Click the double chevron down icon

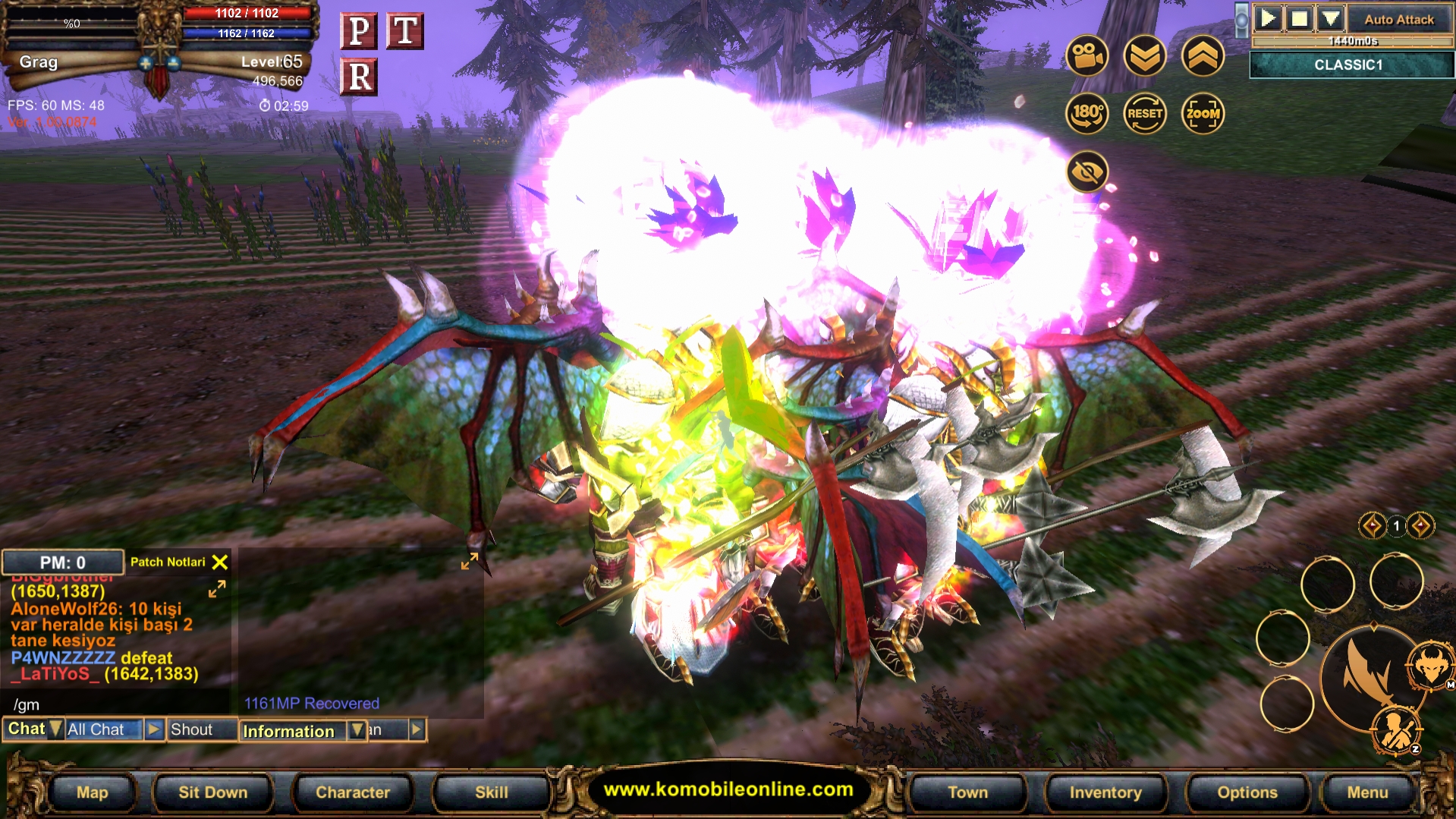(x=1146, y=56)
